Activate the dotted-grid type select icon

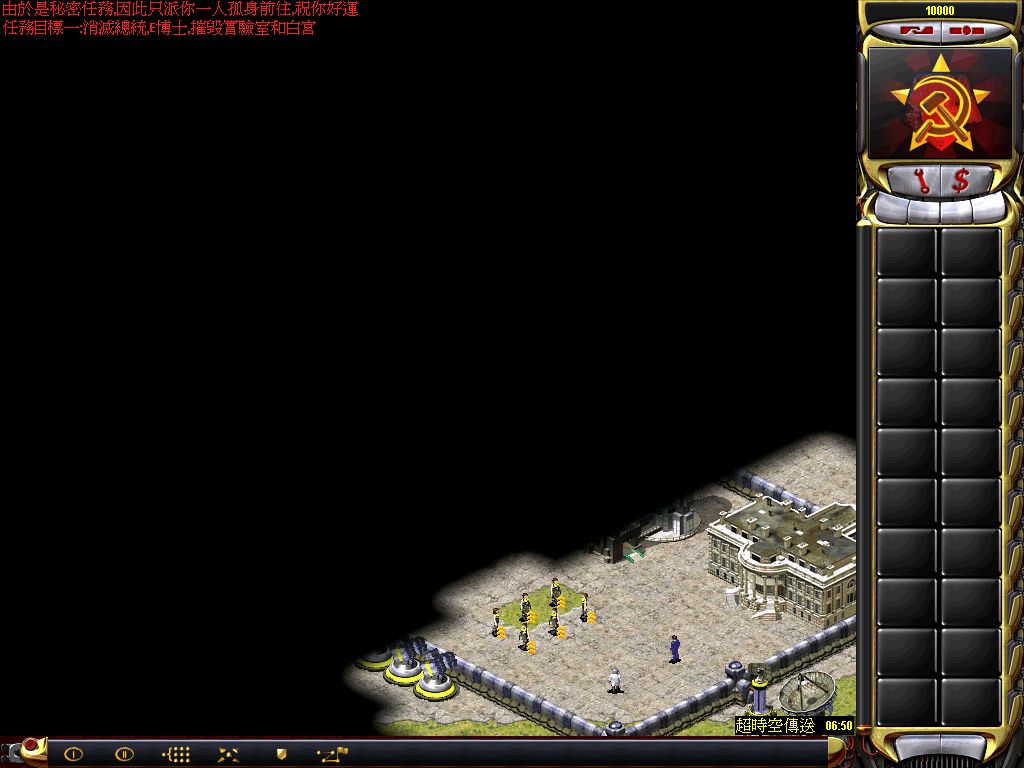pos(176,754)
